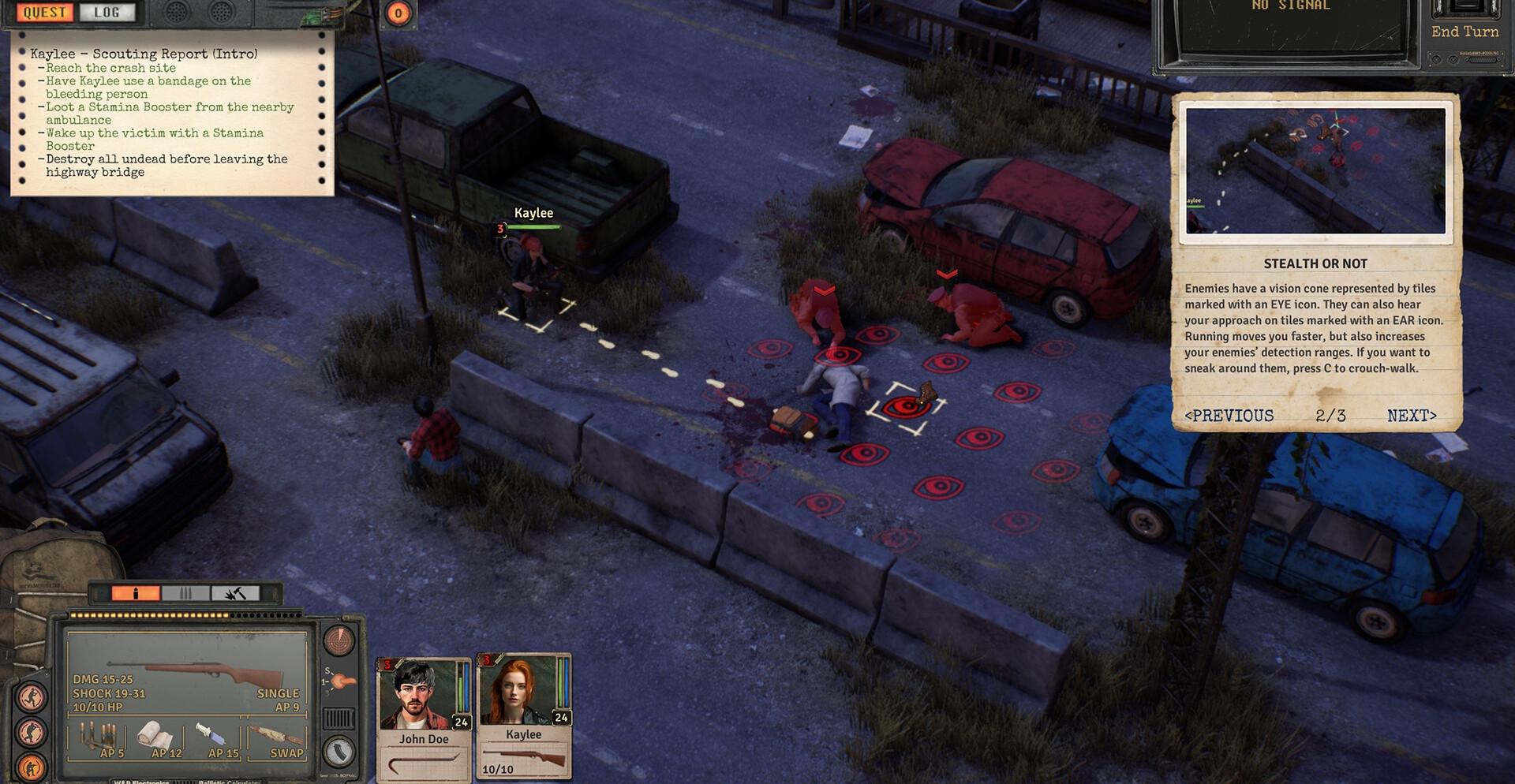The width and height of the screenshot is (1515, 784).
Task: End the current turn
Action: 1464,32
